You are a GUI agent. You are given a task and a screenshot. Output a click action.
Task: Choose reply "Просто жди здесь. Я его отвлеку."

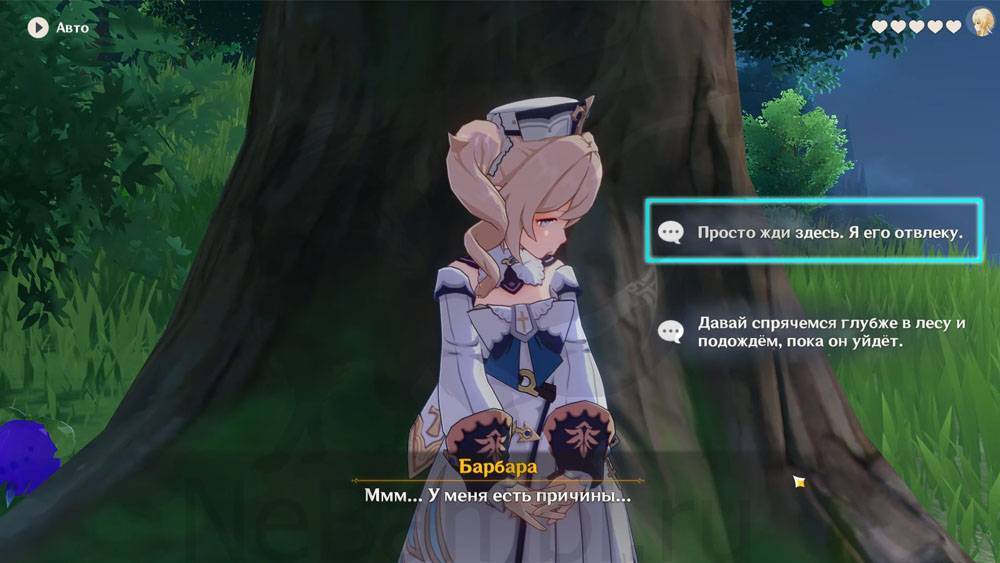pyautogui.click(x=815, y=232)
